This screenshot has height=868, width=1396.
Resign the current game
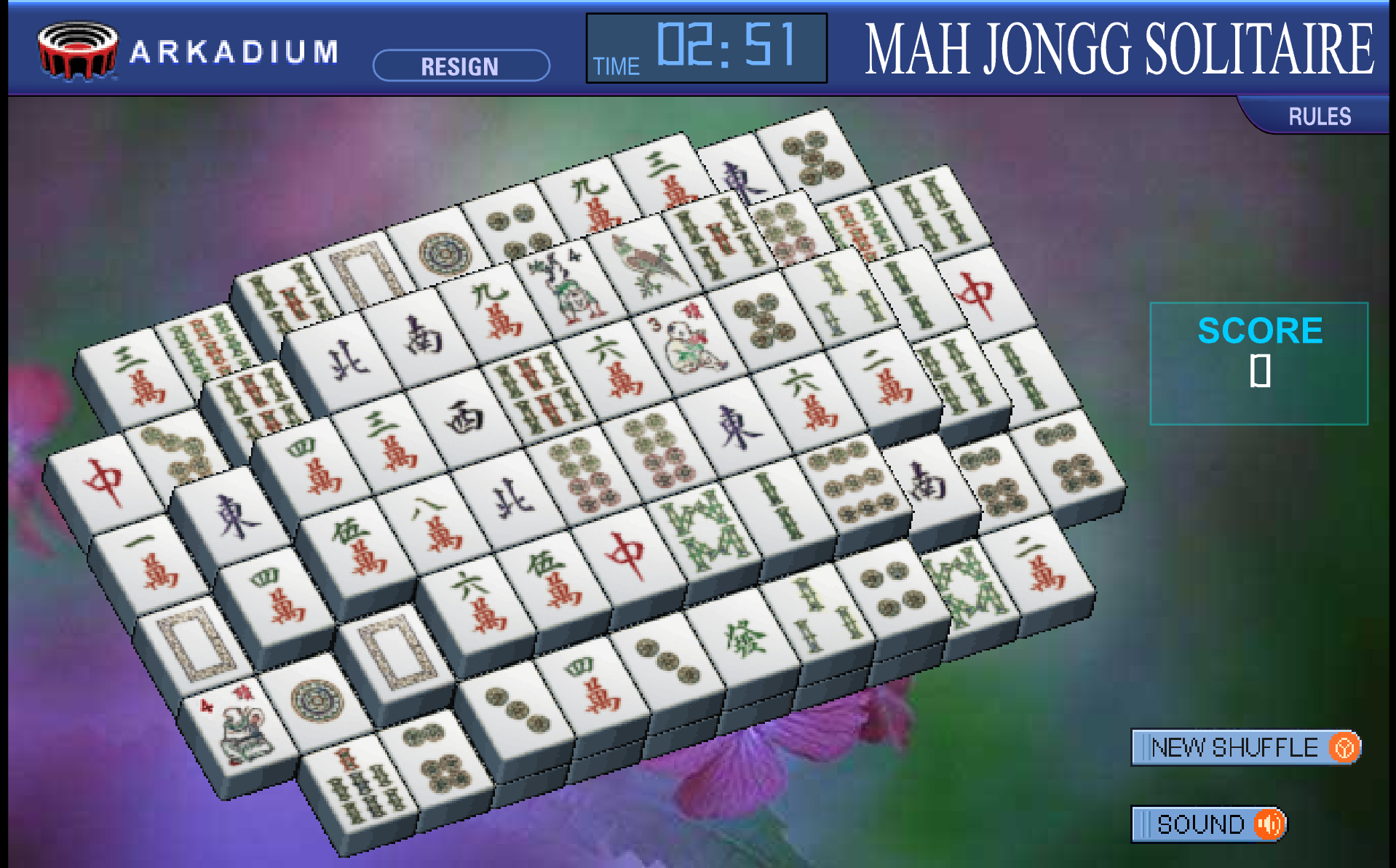461,66
